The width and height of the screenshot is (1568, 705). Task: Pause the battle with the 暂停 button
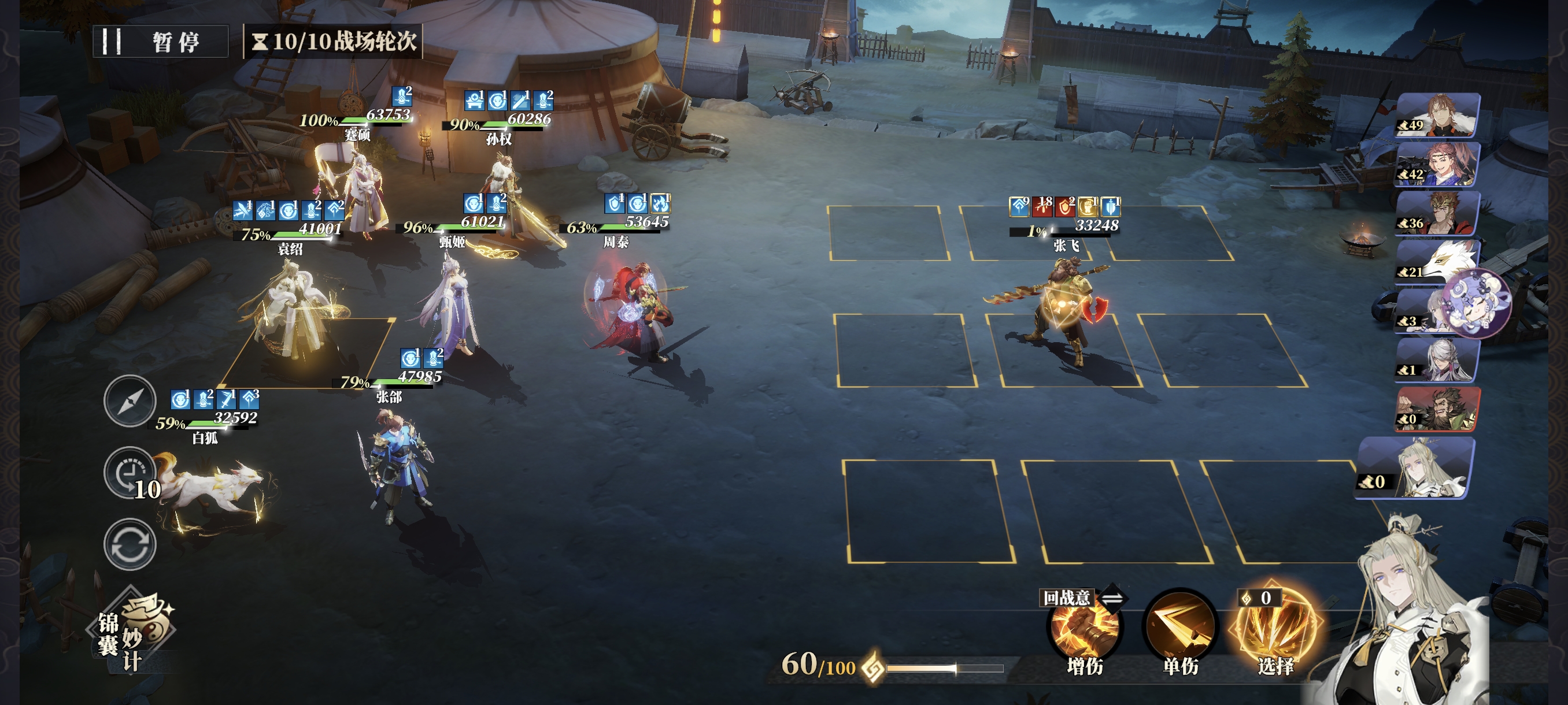pos(161,42)
